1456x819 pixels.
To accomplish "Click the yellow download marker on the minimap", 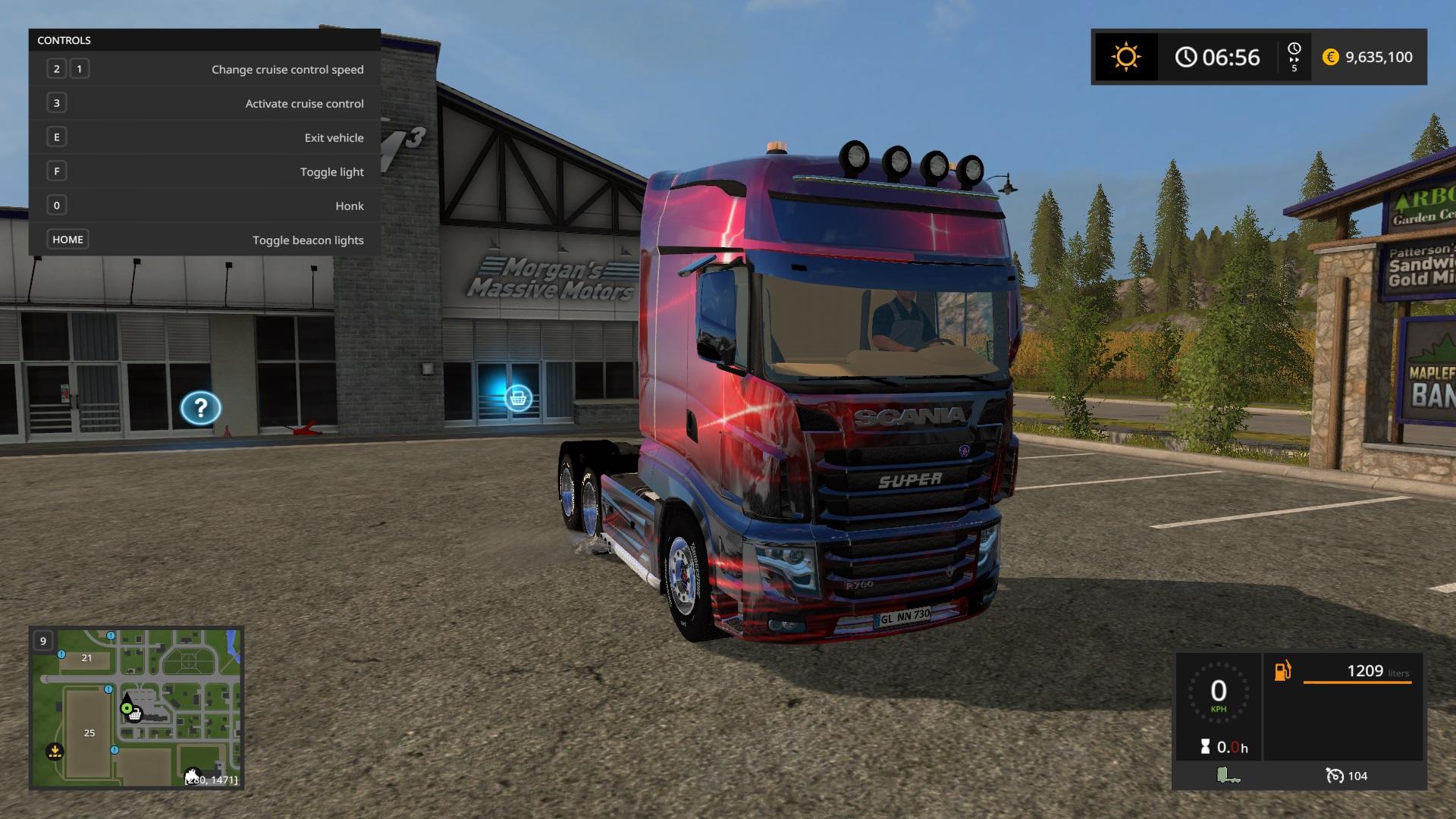I will point(55,752).
